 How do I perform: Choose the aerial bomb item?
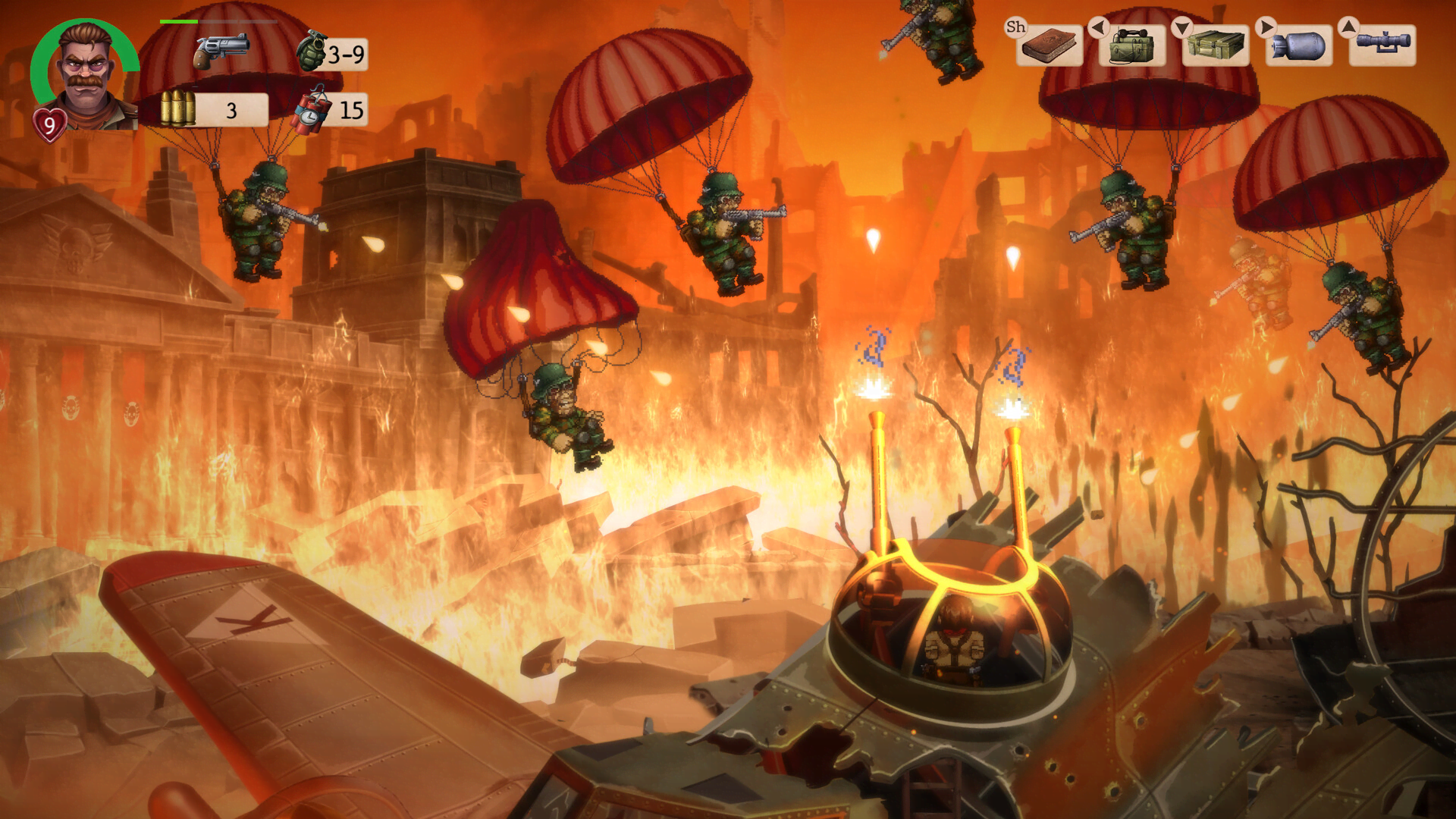[1299, 45]
